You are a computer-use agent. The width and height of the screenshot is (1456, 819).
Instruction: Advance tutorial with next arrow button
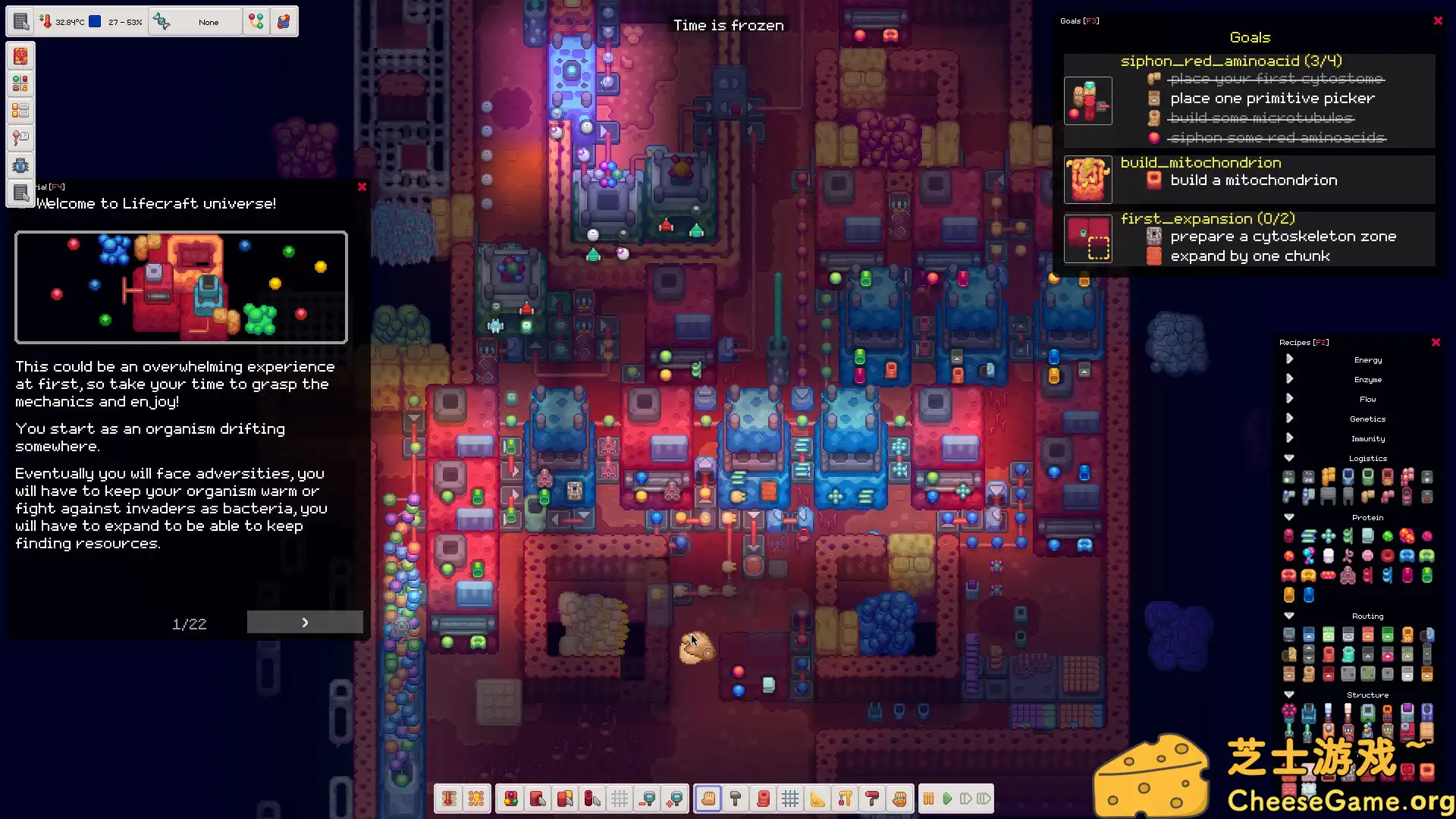point(304,622)
